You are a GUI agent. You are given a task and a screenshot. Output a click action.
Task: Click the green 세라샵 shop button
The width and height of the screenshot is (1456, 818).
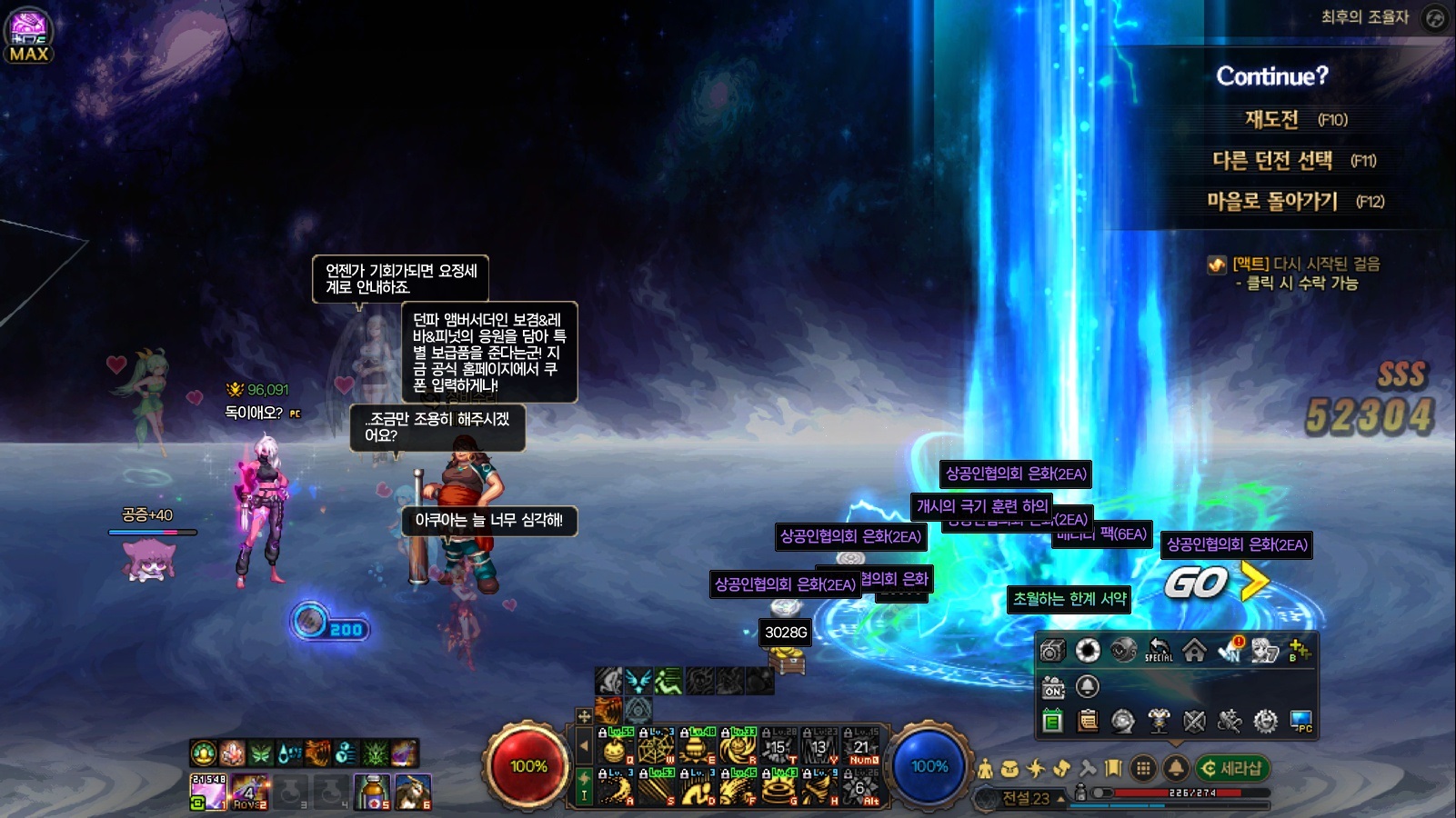coord(1232,768)
